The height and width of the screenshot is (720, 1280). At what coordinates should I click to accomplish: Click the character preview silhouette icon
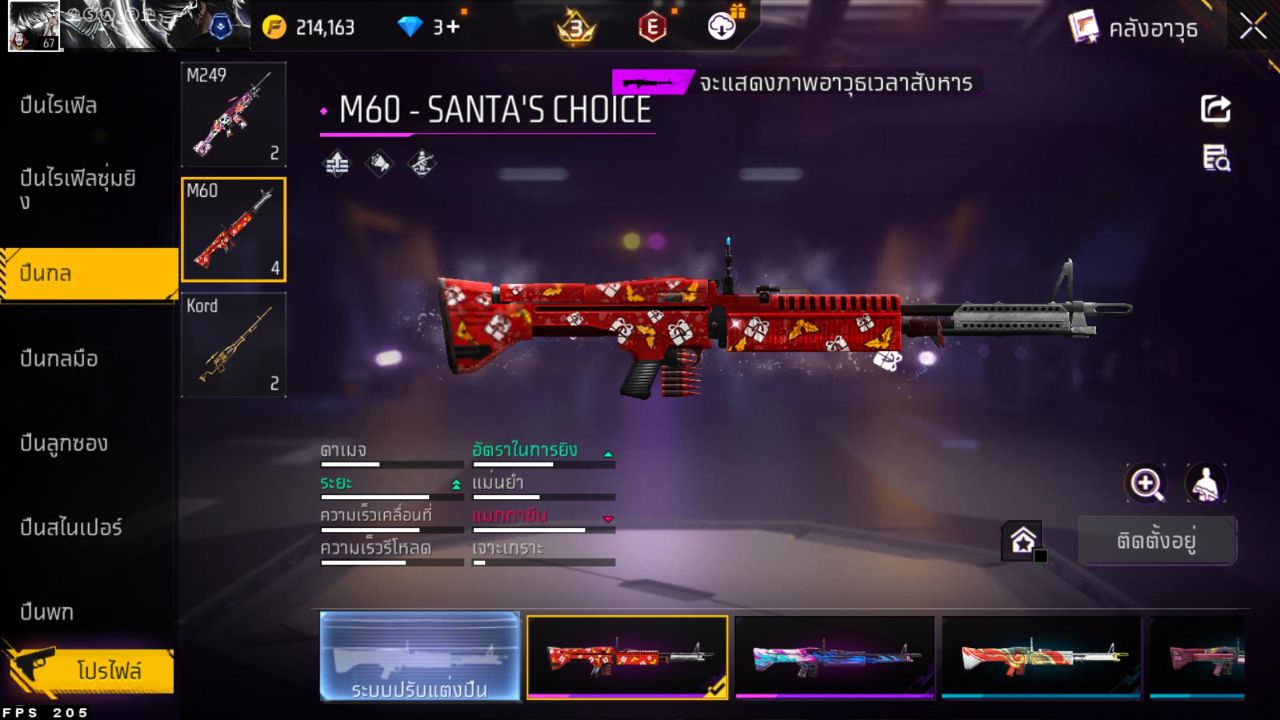tap(1205, 483)
